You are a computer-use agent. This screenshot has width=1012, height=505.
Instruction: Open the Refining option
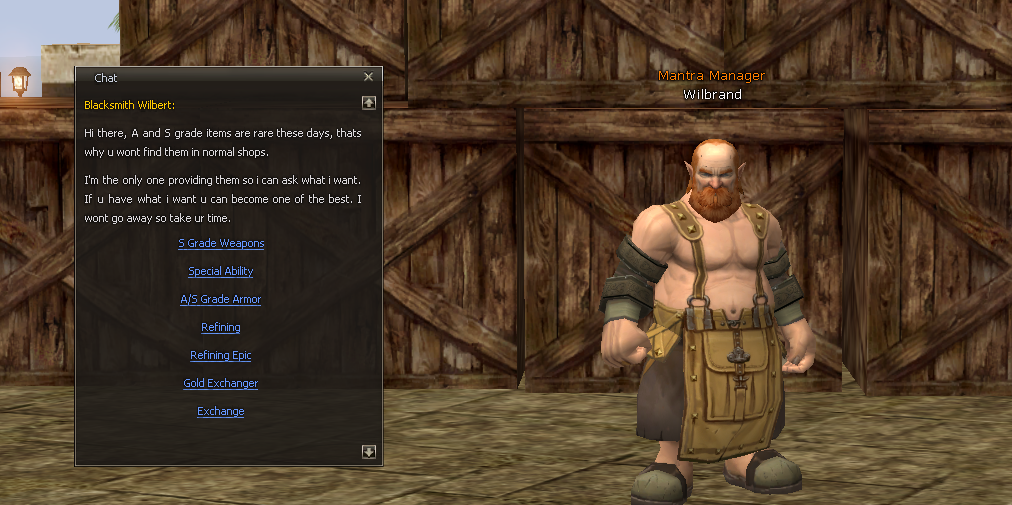pos(221,327)
